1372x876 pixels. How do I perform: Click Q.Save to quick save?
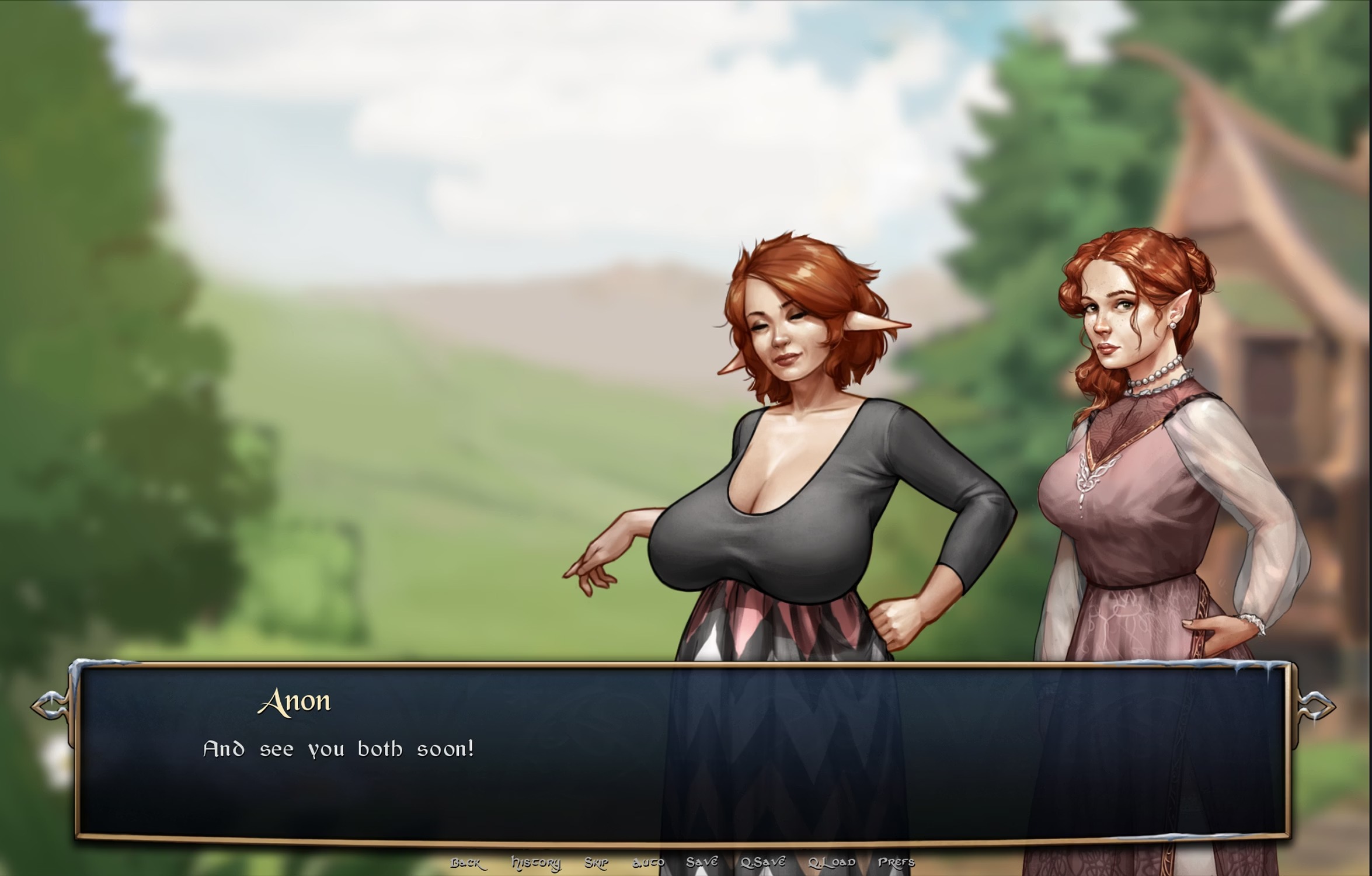click(763, 862)
